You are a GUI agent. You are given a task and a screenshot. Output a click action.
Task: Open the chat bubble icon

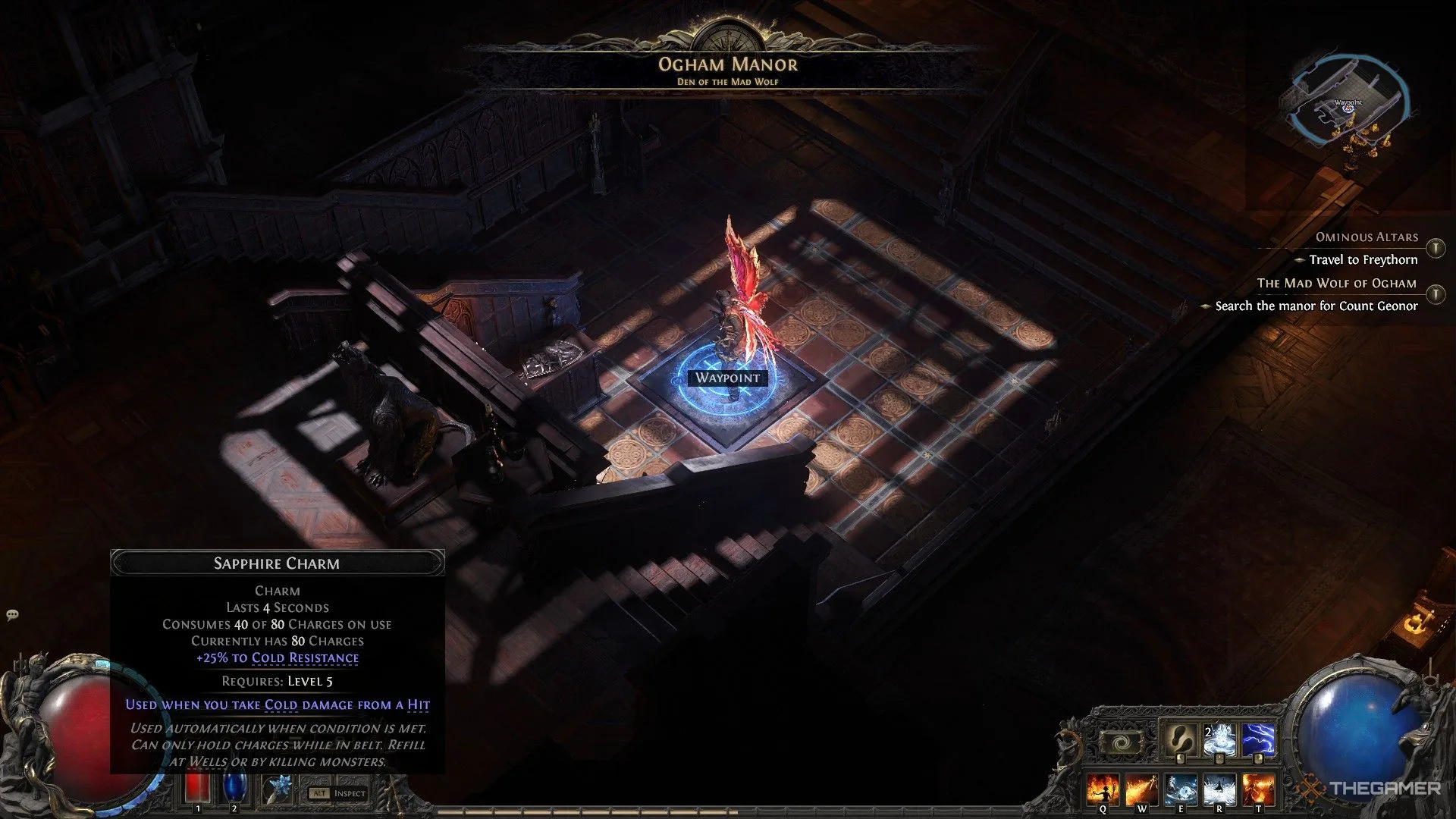point(12,615)
